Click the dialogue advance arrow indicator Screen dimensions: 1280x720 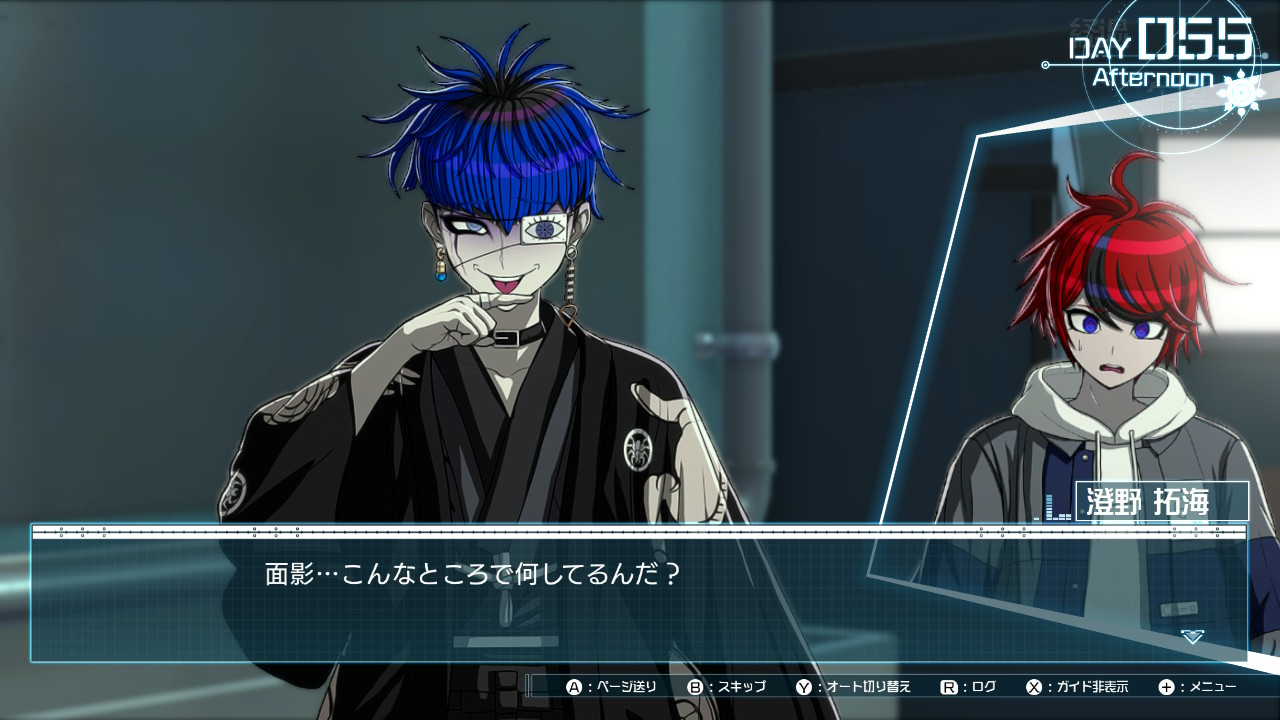click(1191, 636)
